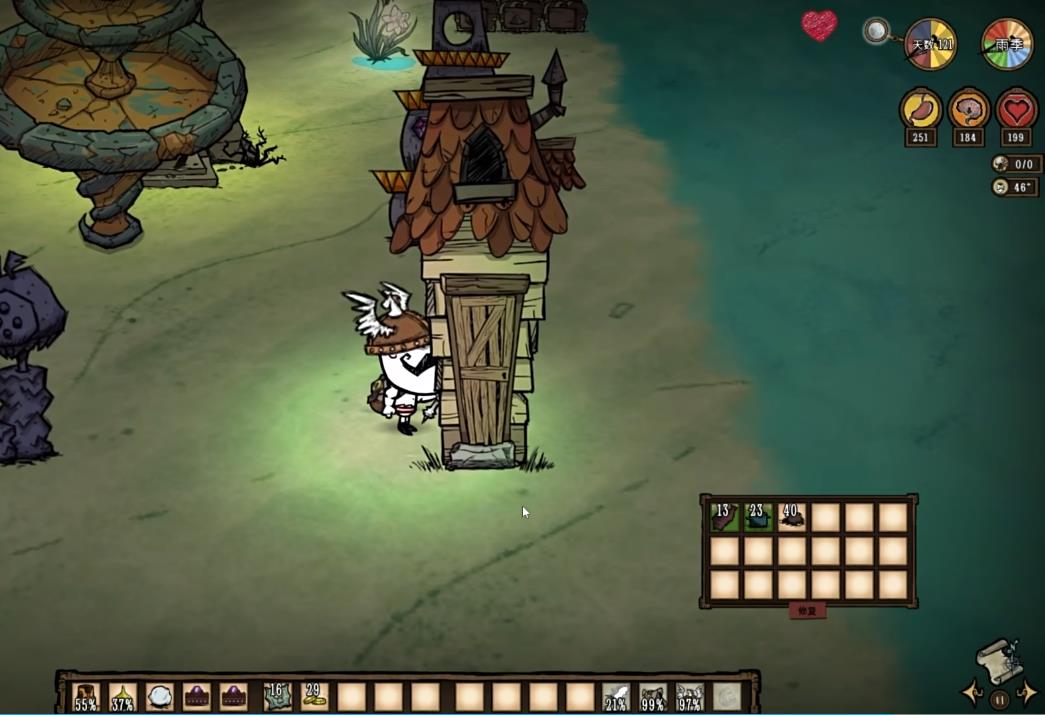The height and width of the screenshot is (715, 1045).
Task: Click the red button below the chest grid
Action: [x=807, y=610]
